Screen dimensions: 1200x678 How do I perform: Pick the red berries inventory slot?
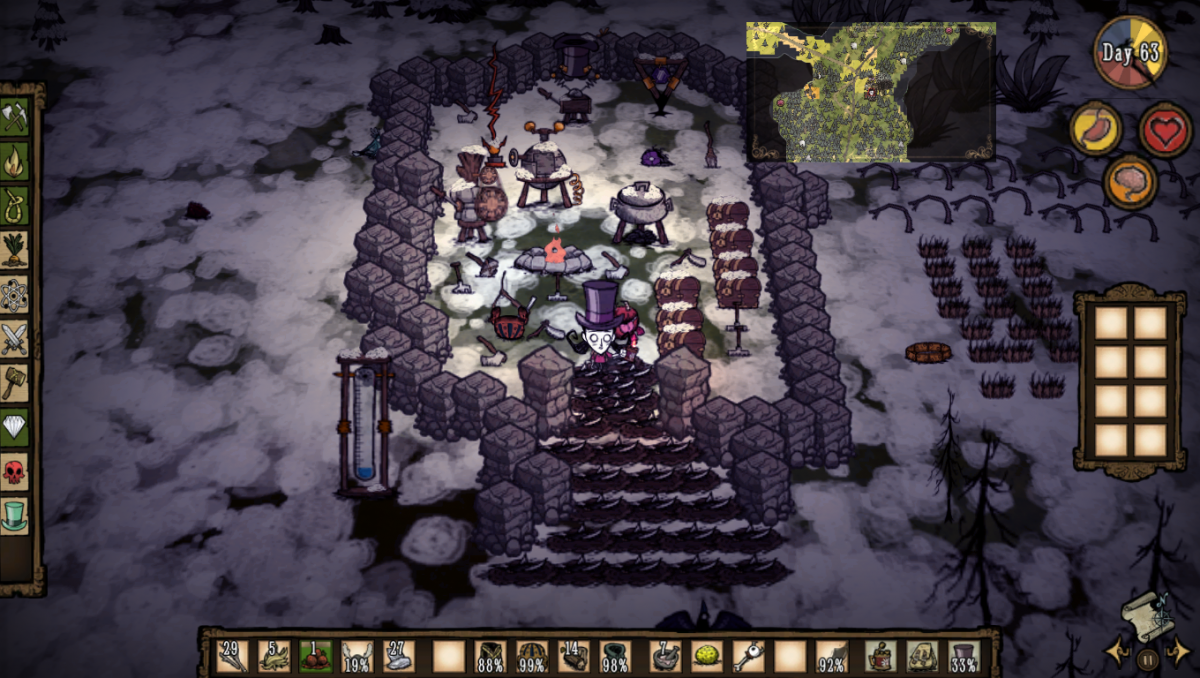(x=316, y=656)
